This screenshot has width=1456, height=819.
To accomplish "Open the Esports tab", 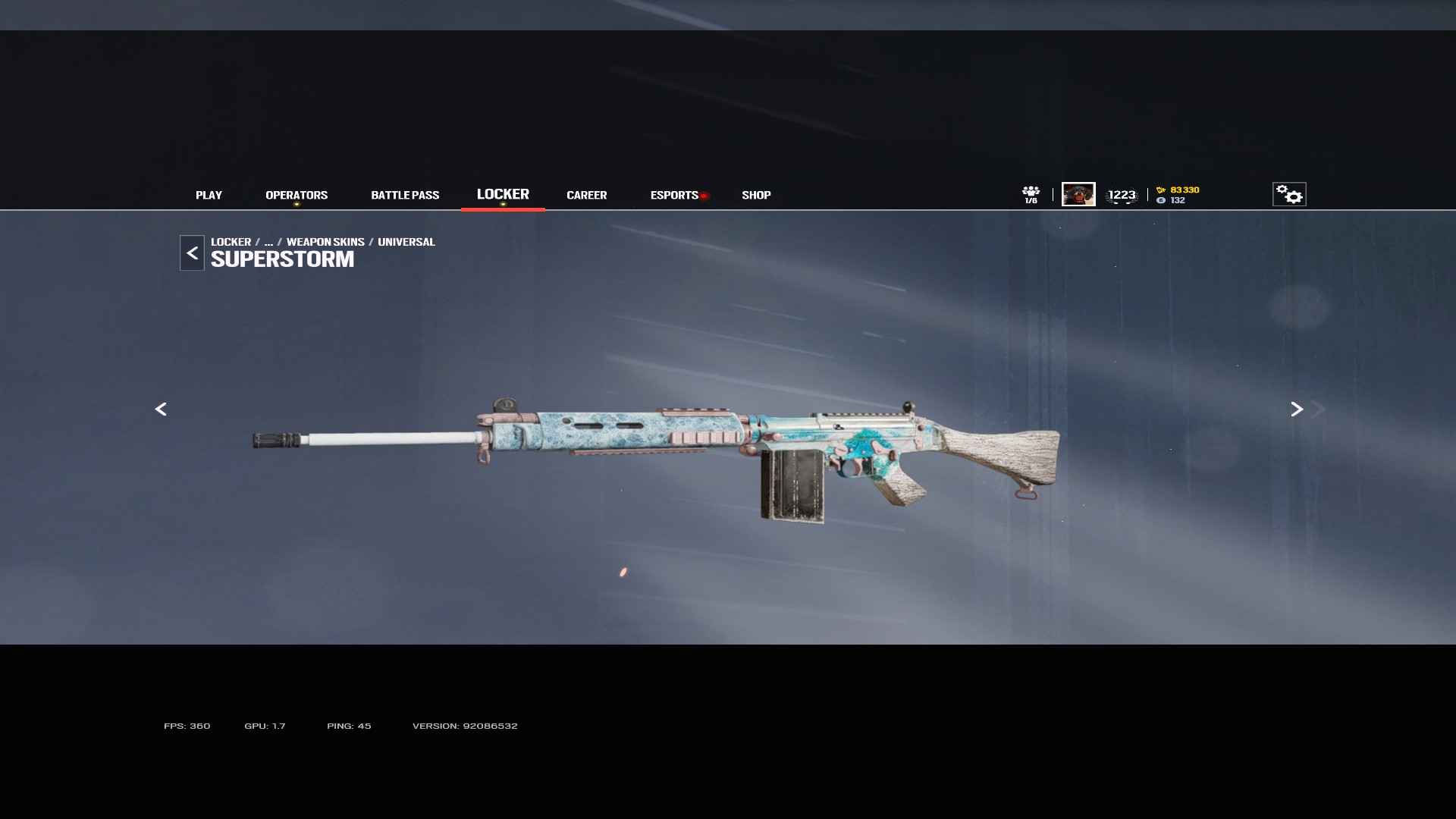I will coord(674,195).
